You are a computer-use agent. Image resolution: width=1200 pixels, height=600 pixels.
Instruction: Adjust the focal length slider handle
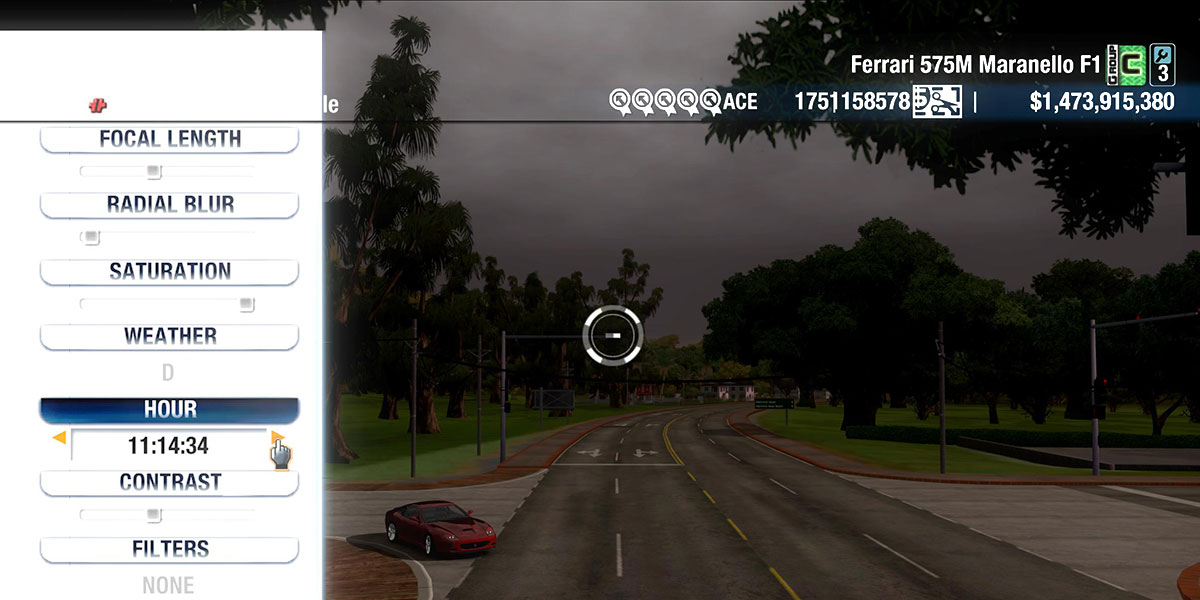[x=153, y=172]
